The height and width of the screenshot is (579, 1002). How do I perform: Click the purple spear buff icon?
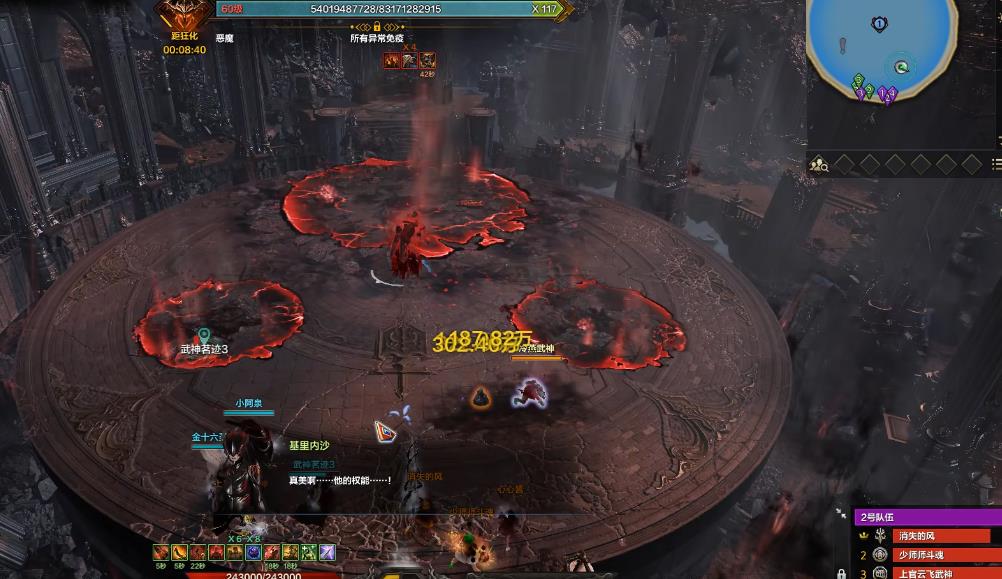[x=327, y=552]
